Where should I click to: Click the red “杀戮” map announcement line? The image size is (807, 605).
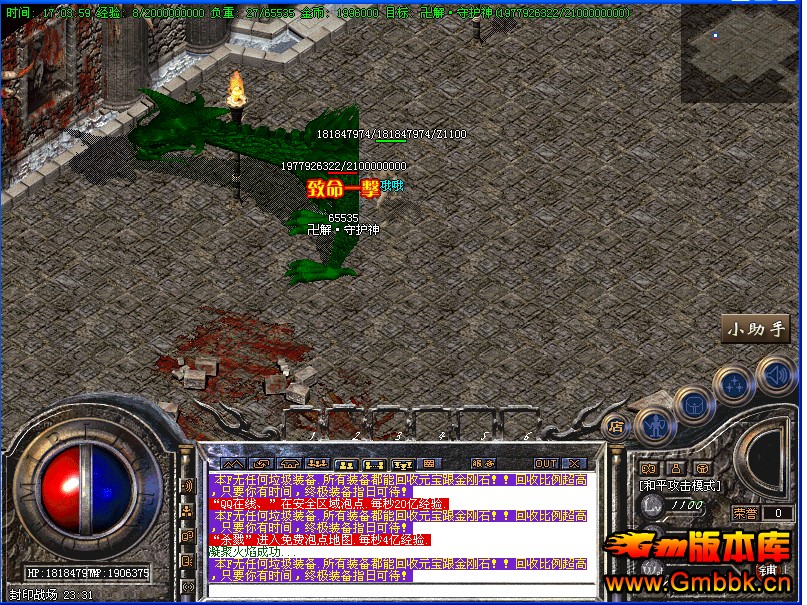(x=320, y=540)
